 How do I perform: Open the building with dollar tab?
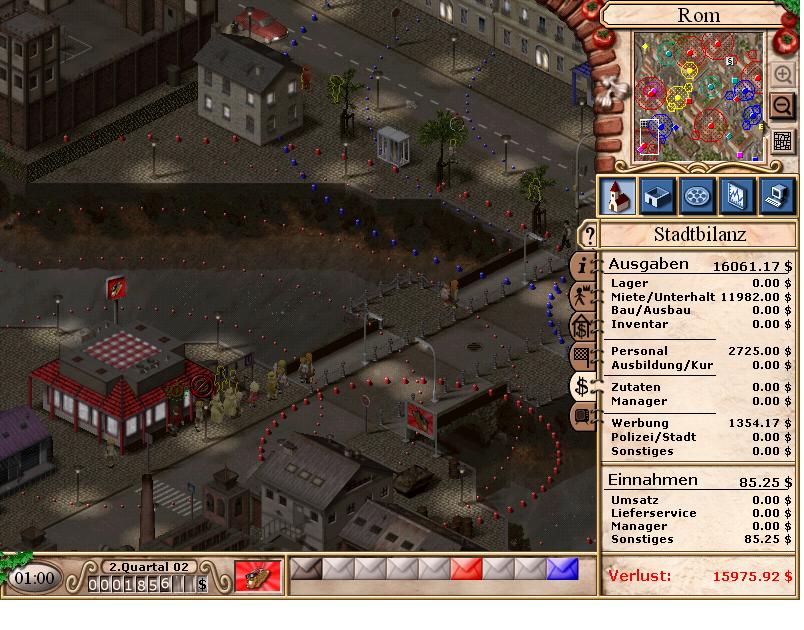click(581, 326)
